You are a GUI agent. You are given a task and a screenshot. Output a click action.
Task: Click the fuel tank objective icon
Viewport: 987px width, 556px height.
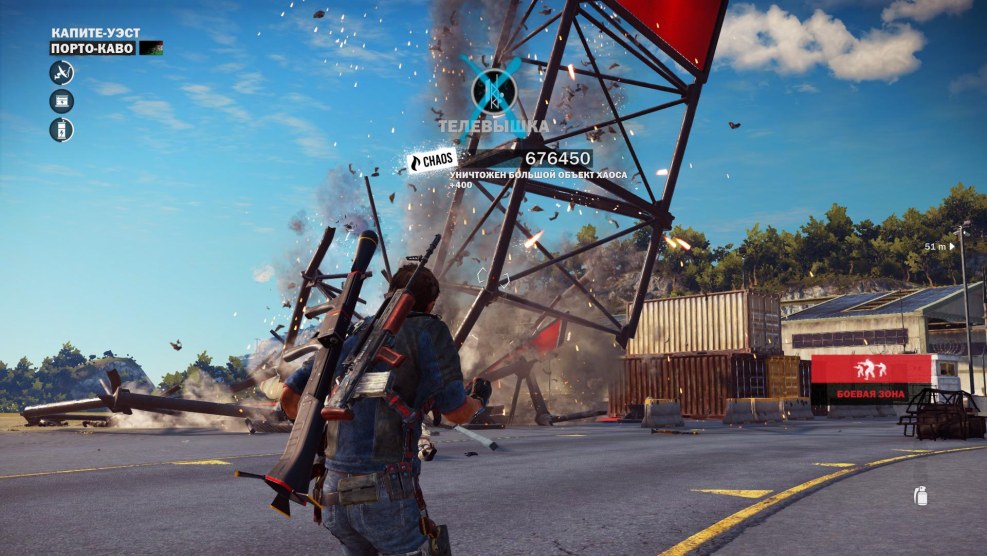click(x=62, y=130)
